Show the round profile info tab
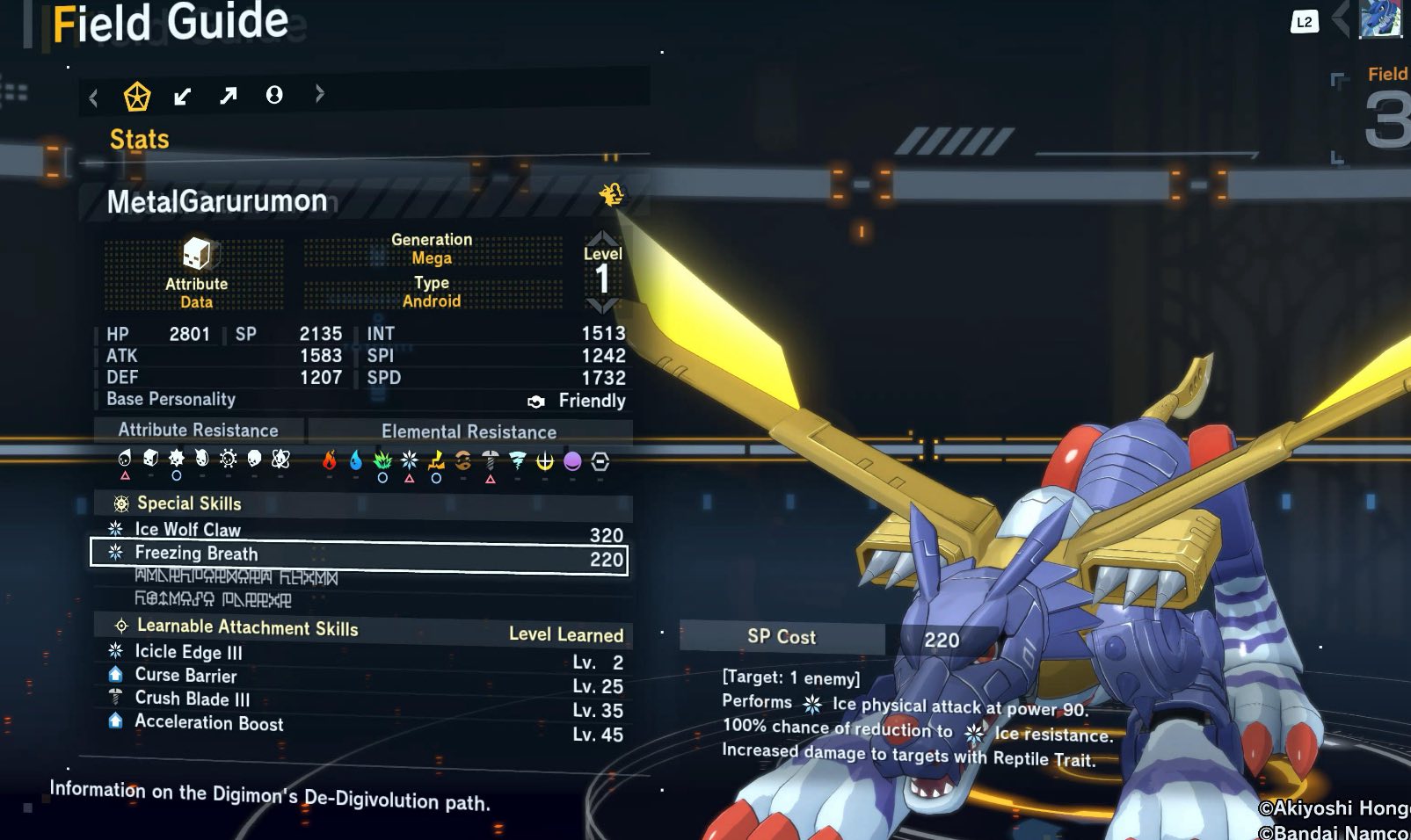The height and width of the screenshot is (840, 1411). pyautogui.click(x=274, y=95)
